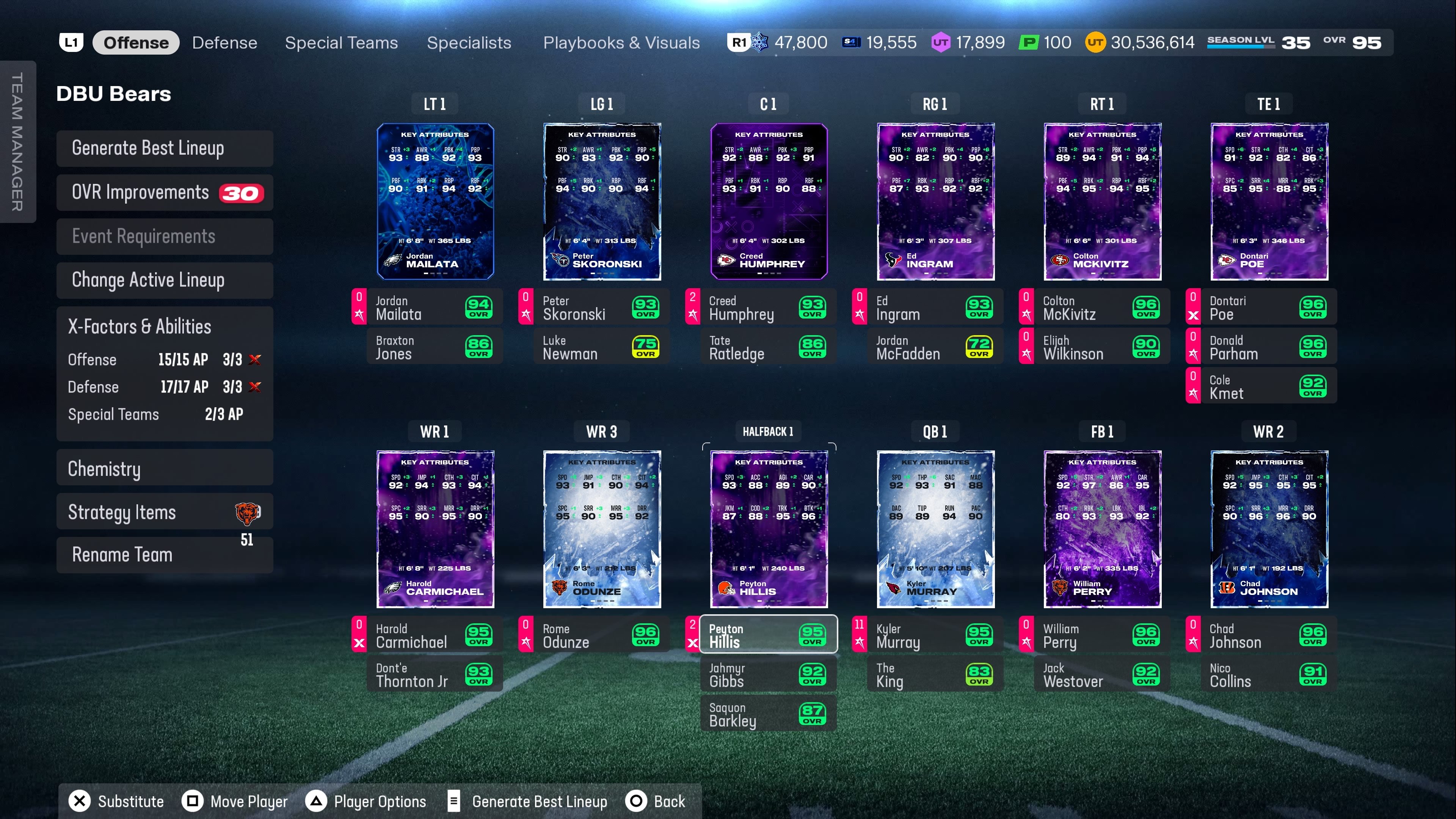This screenshot has height=819, width=1456.
Task: Pick the Kyler Murray QB card
Action: (x=935, y=529)
